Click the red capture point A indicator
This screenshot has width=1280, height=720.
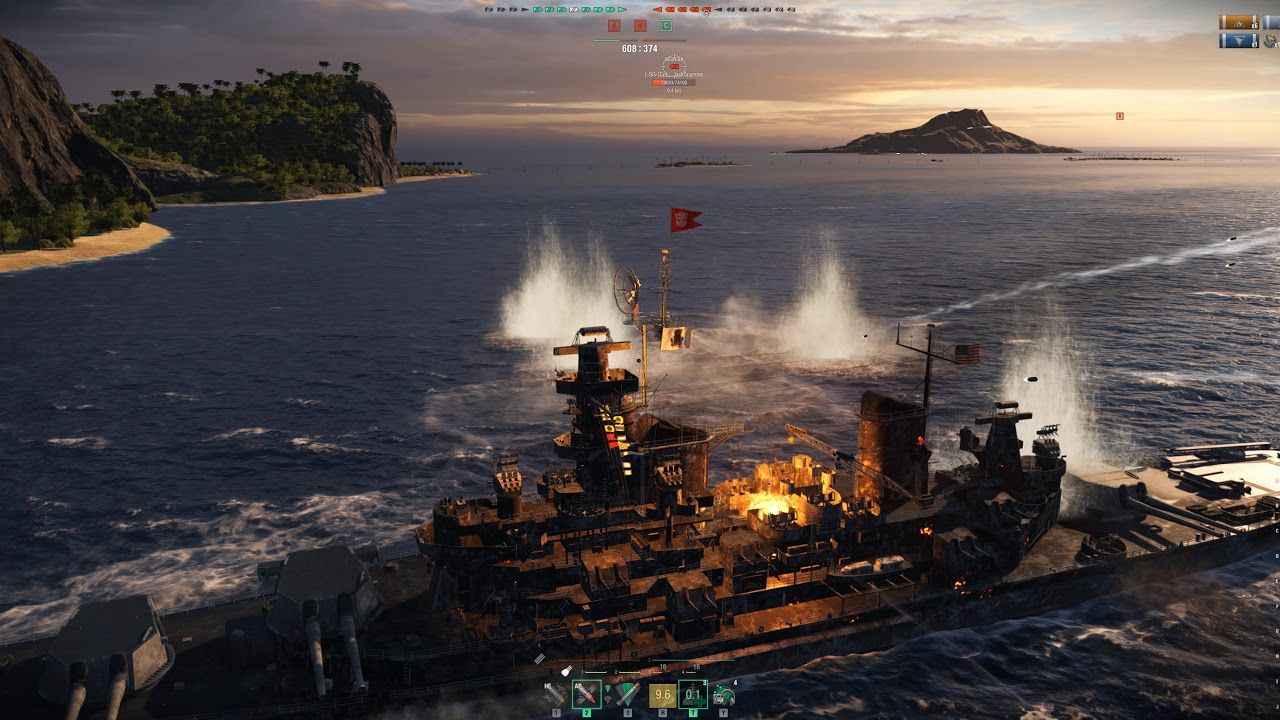614,26
